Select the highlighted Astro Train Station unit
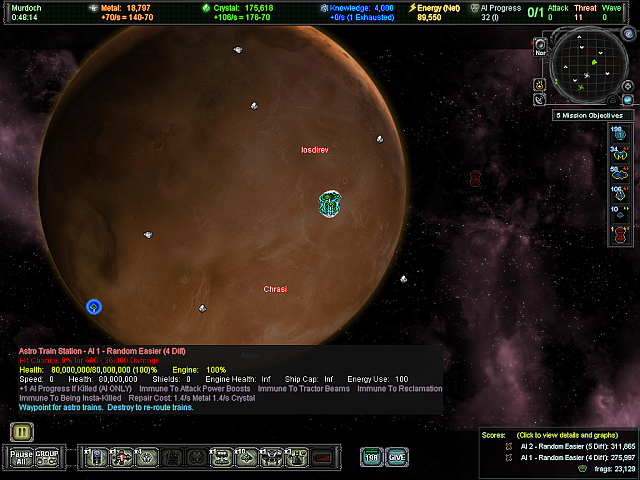This screenshot has height=480, width=640. [x=331, y=204]
